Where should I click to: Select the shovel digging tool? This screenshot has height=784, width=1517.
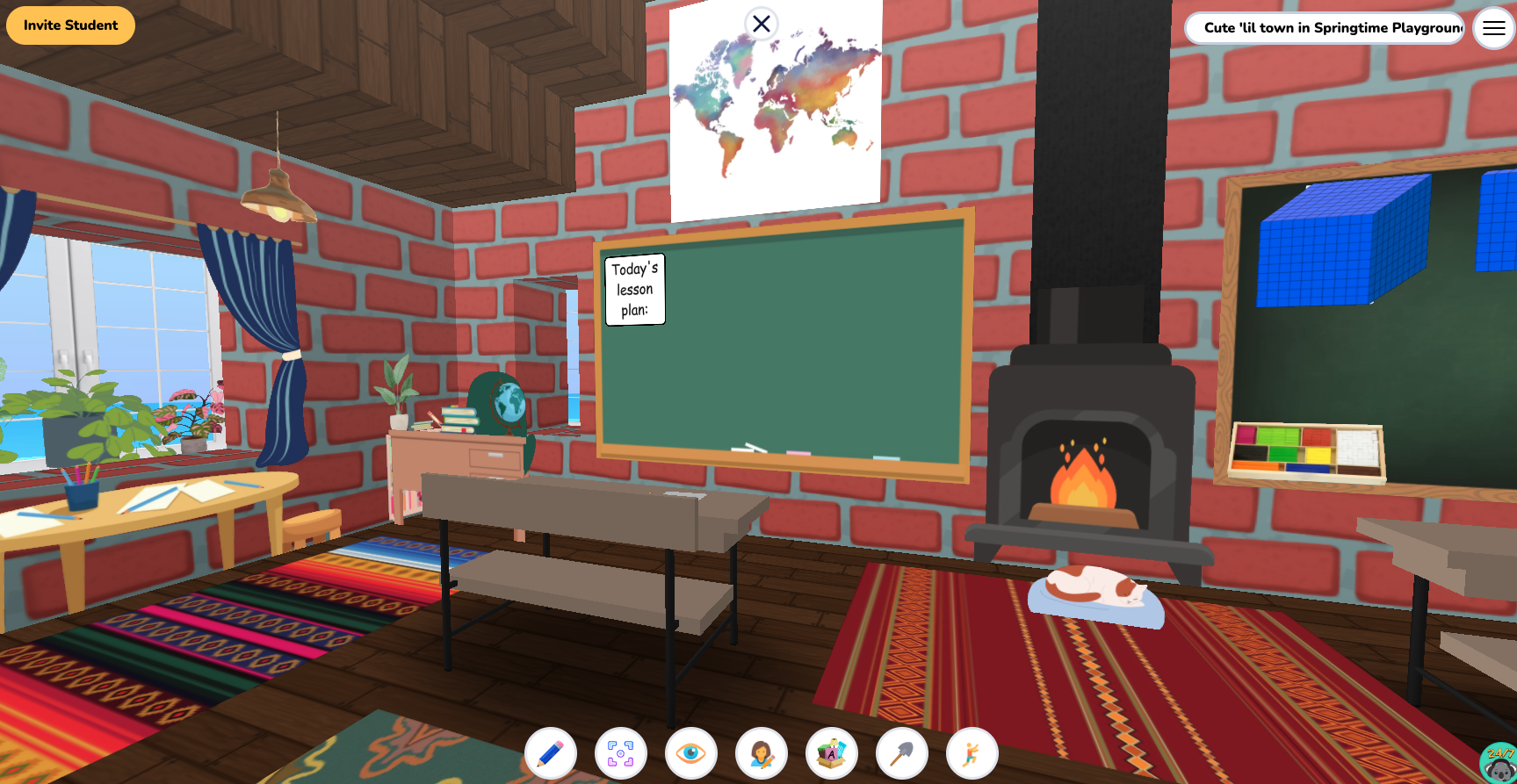point(902,752)
